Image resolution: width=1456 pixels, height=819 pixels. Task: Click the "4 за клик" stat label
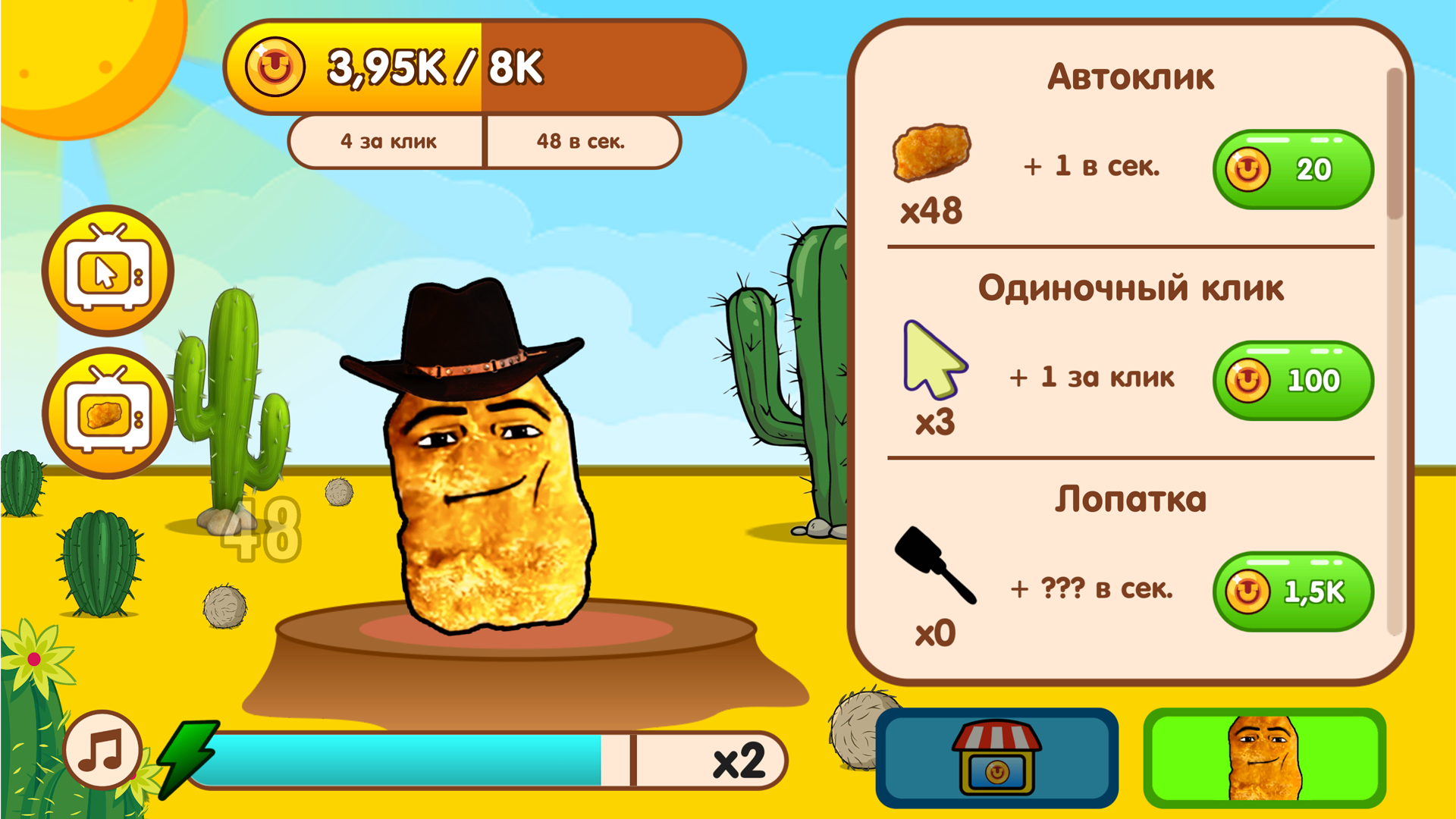pos(388,140)
